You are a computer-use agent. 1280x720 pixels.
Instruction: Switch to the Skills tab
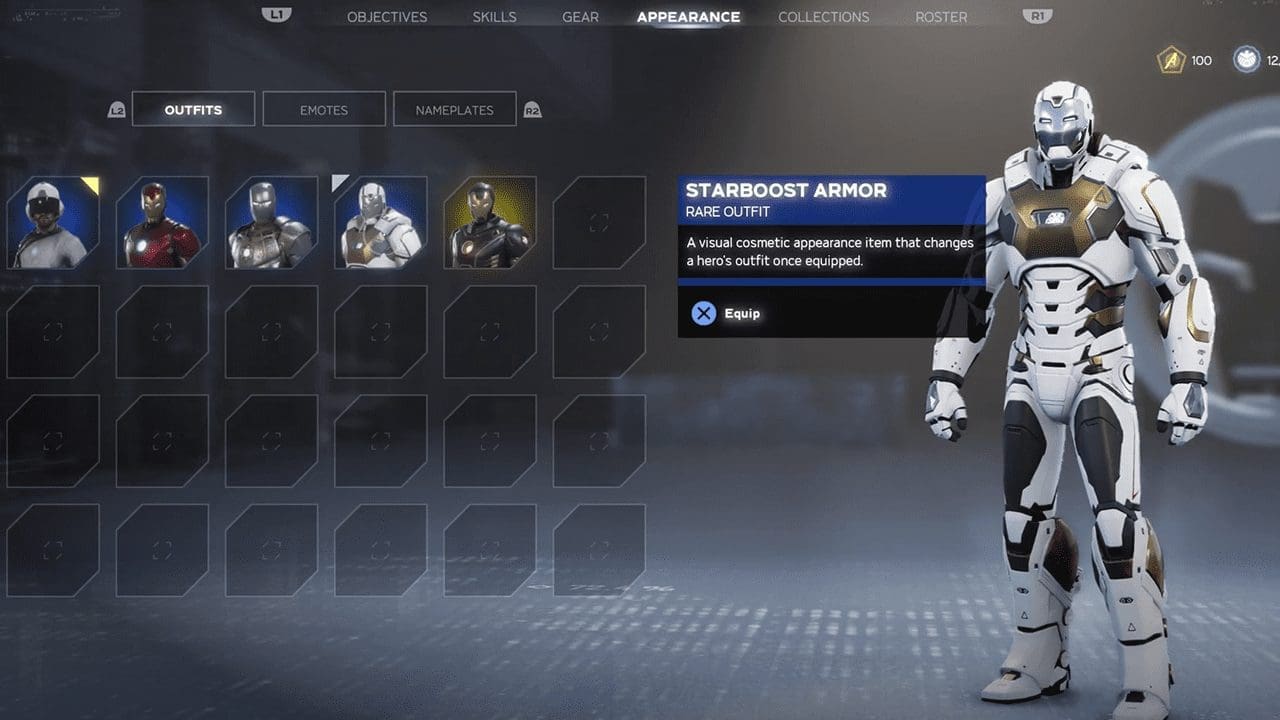494,17
